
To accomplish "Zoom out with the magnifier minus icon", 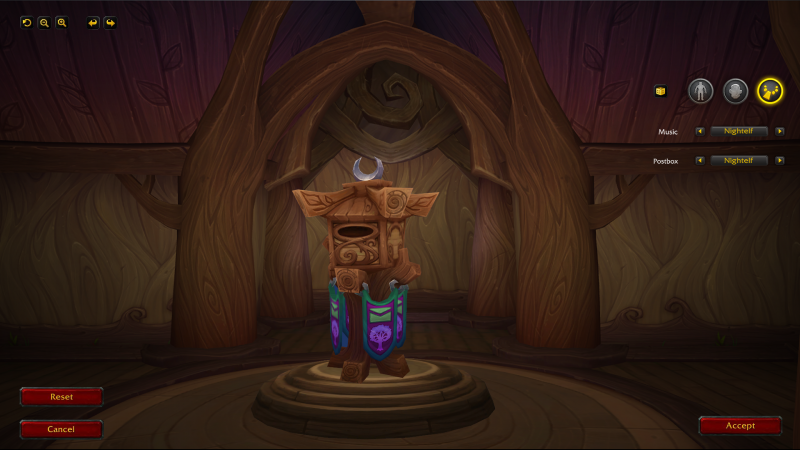I will click(x=44, y=22).
